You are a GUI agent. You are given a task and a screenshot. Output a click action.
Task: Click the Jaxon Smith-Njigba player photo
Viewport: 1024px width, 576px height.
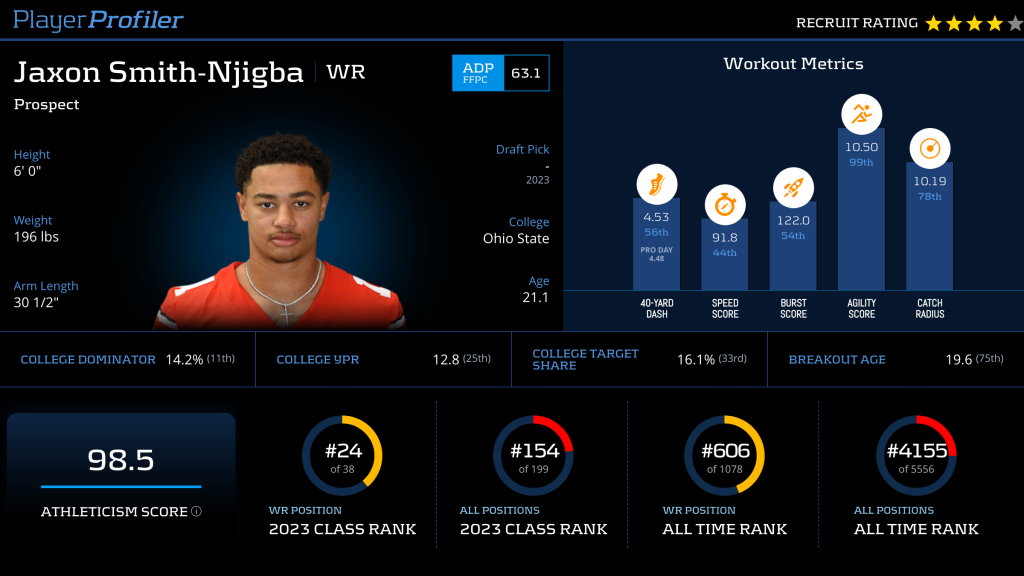[281, 235]
